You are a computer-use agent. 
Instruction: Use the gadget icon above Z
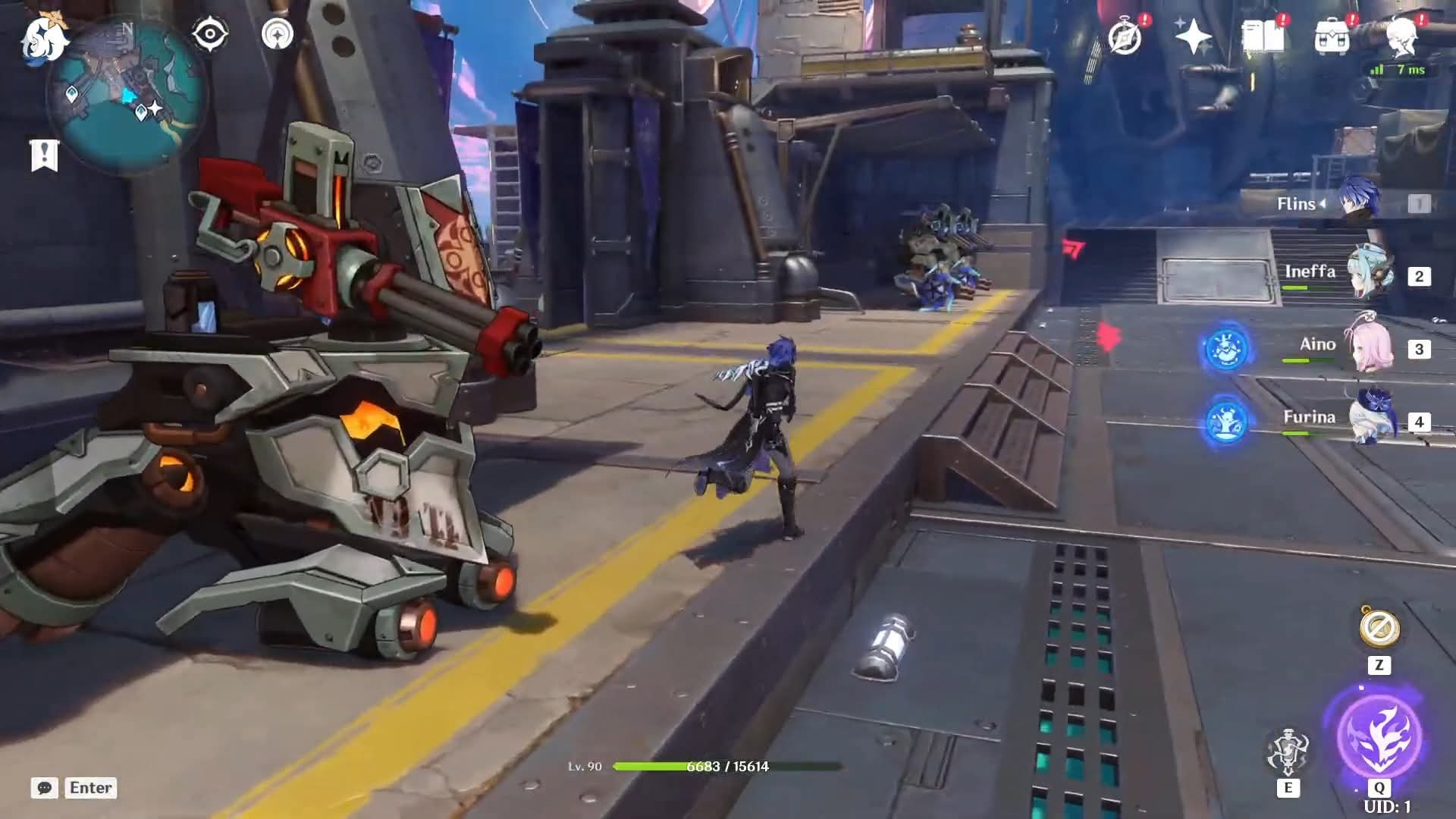[1379, 628]
